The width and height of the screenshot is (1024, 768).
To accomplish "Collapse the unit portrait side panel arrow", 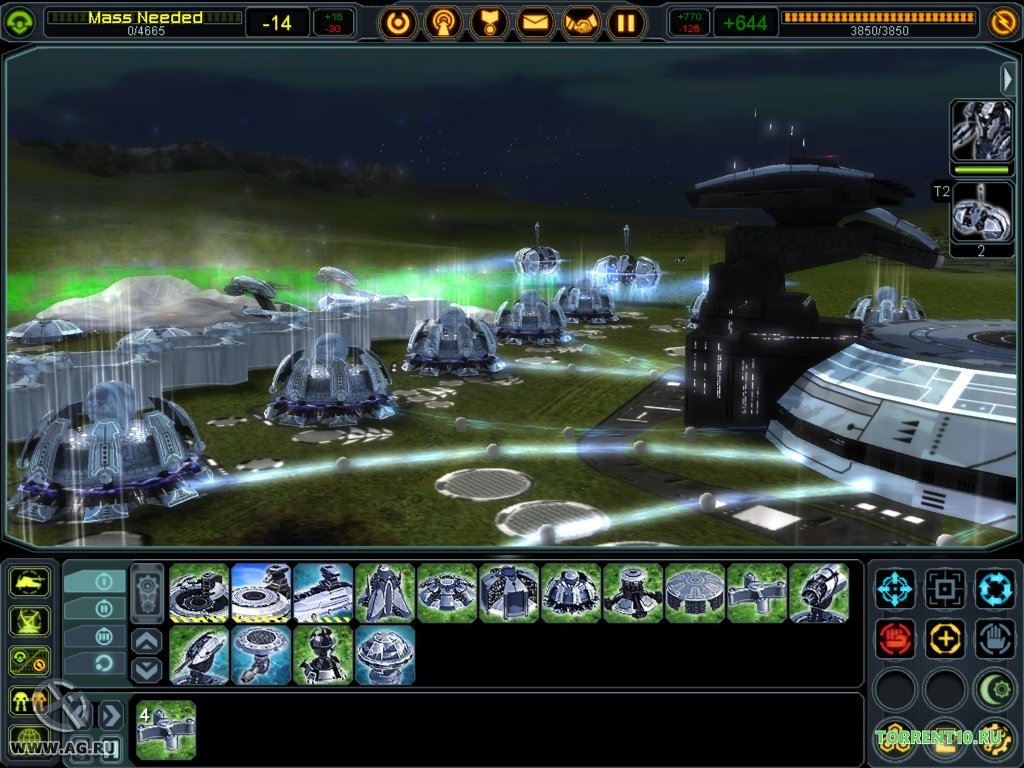I will [x=1008, y=78].
